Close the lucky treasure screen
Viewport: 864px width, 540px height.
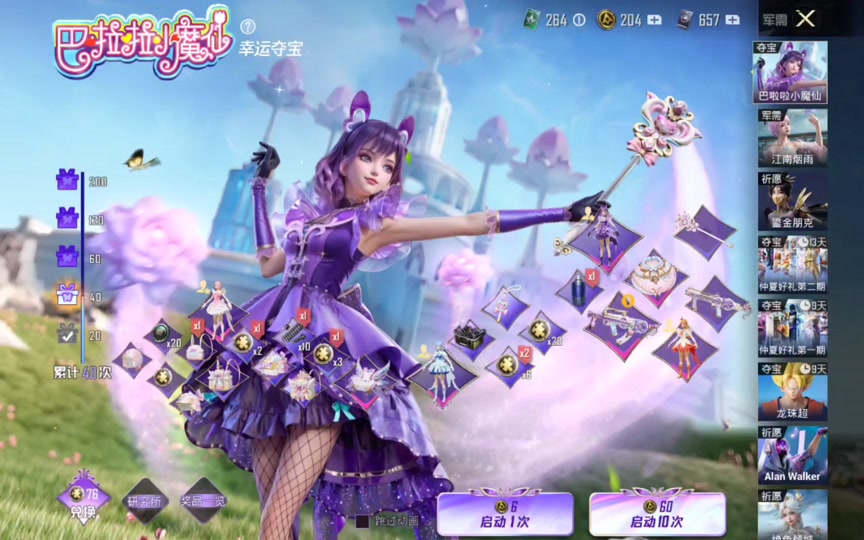[x=806, y=18]
